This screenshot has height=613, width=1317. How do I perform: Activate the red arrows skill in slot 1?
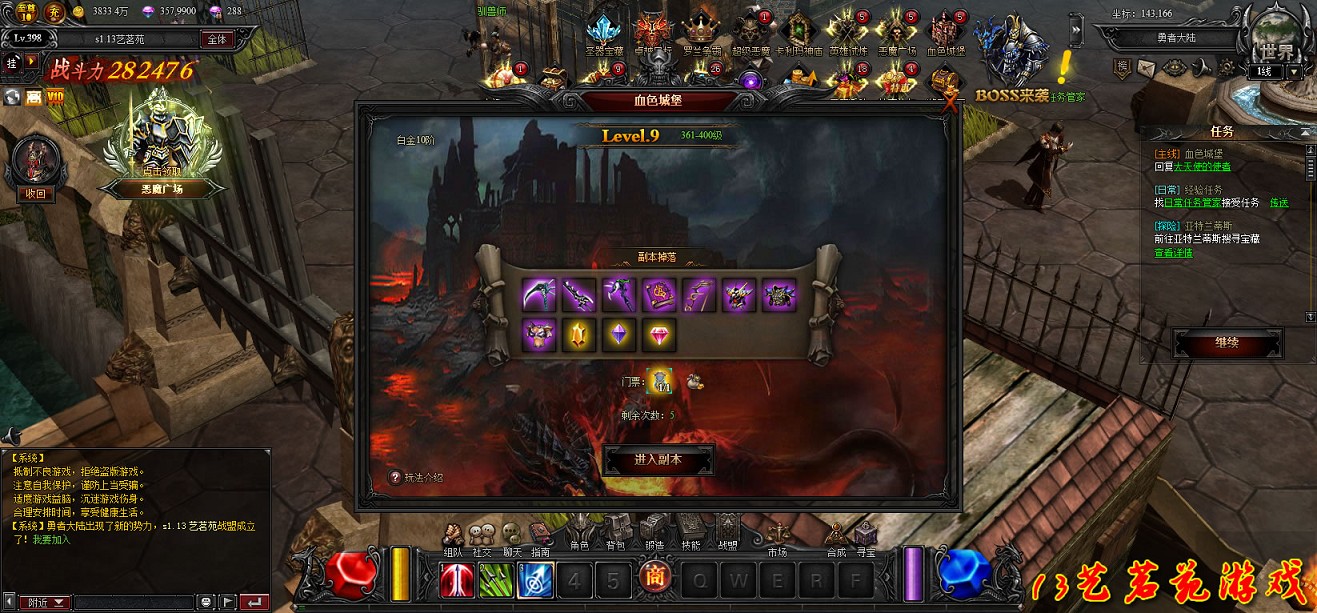[x=456, y=581]
